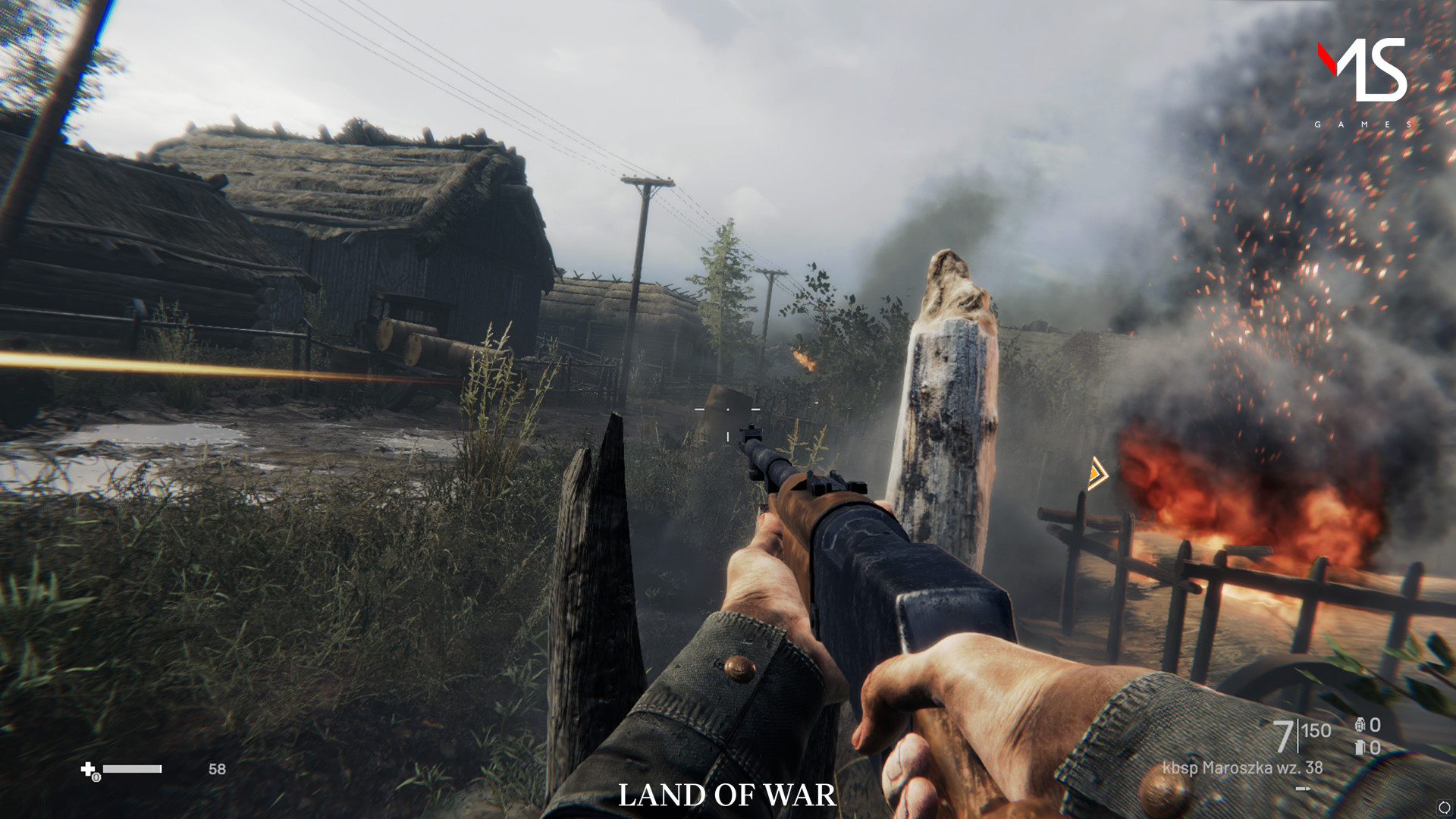Select the bullet type icon under weapon name
Screen dimensions: 1456x819
point(1302,789)
